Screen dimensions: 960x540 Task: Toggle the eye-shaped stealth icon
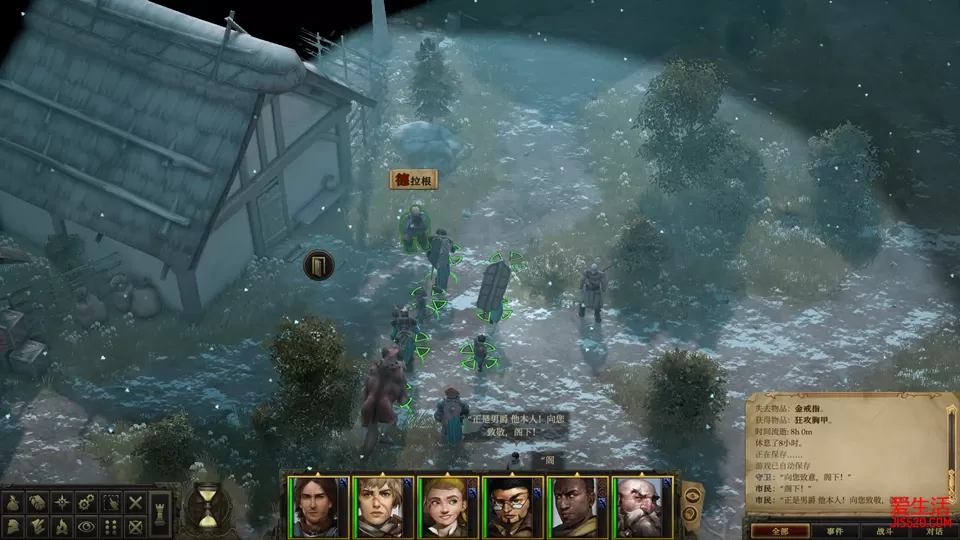pyautogui.click(x=87, y=525)
